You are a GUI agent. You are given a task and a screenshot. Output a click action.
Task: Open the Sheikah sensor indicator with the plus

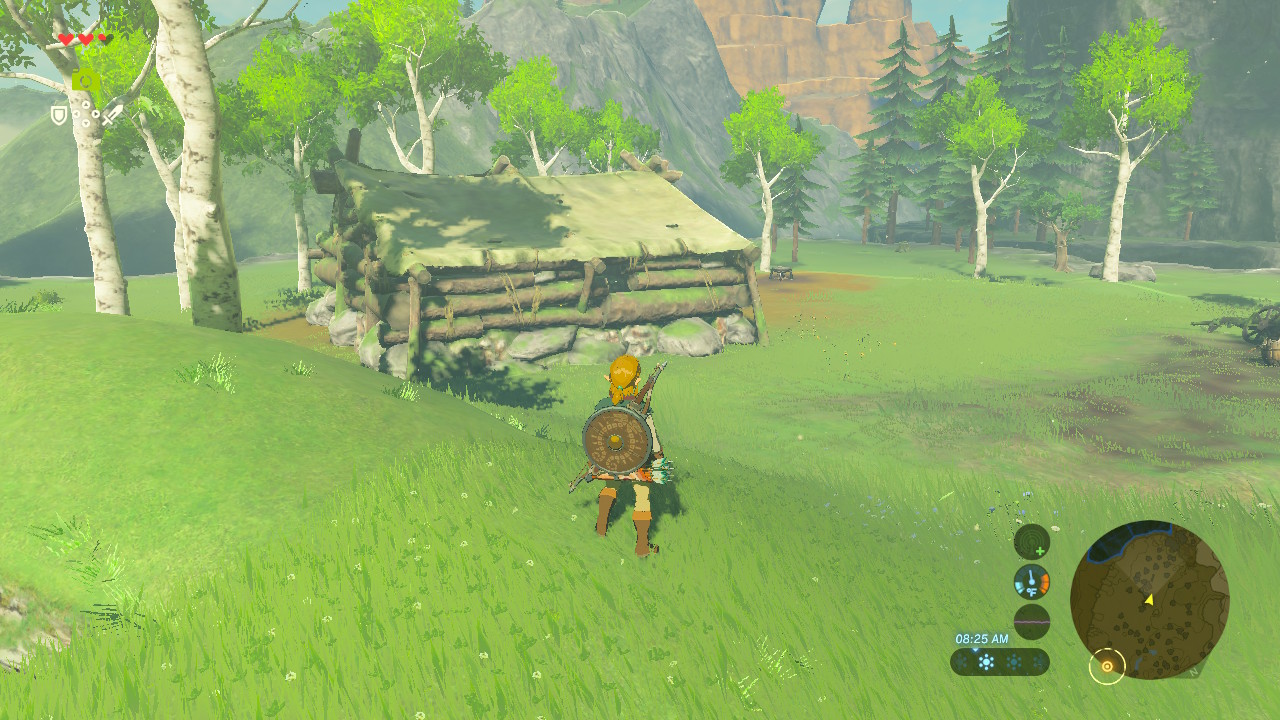click(x=1031, y=543)
